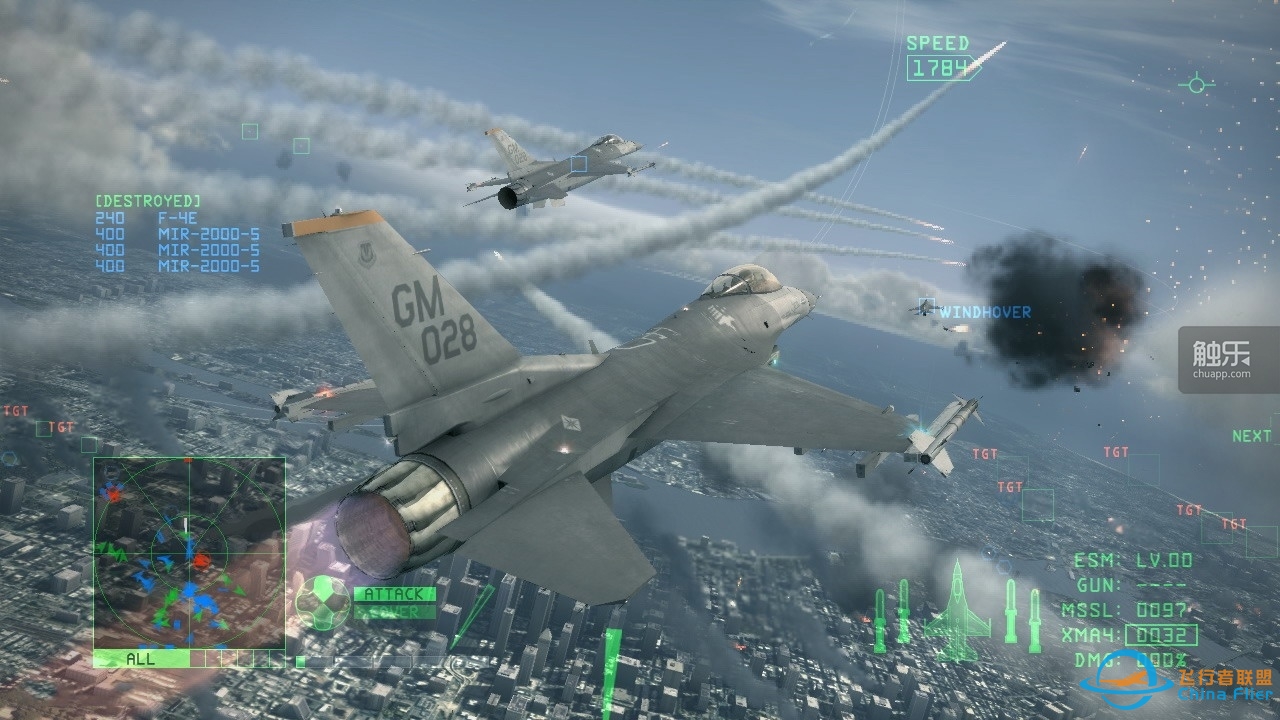Click the NEXT target indicator
This screenshot has width=1280, height=720.
[x=1251, y=436]
